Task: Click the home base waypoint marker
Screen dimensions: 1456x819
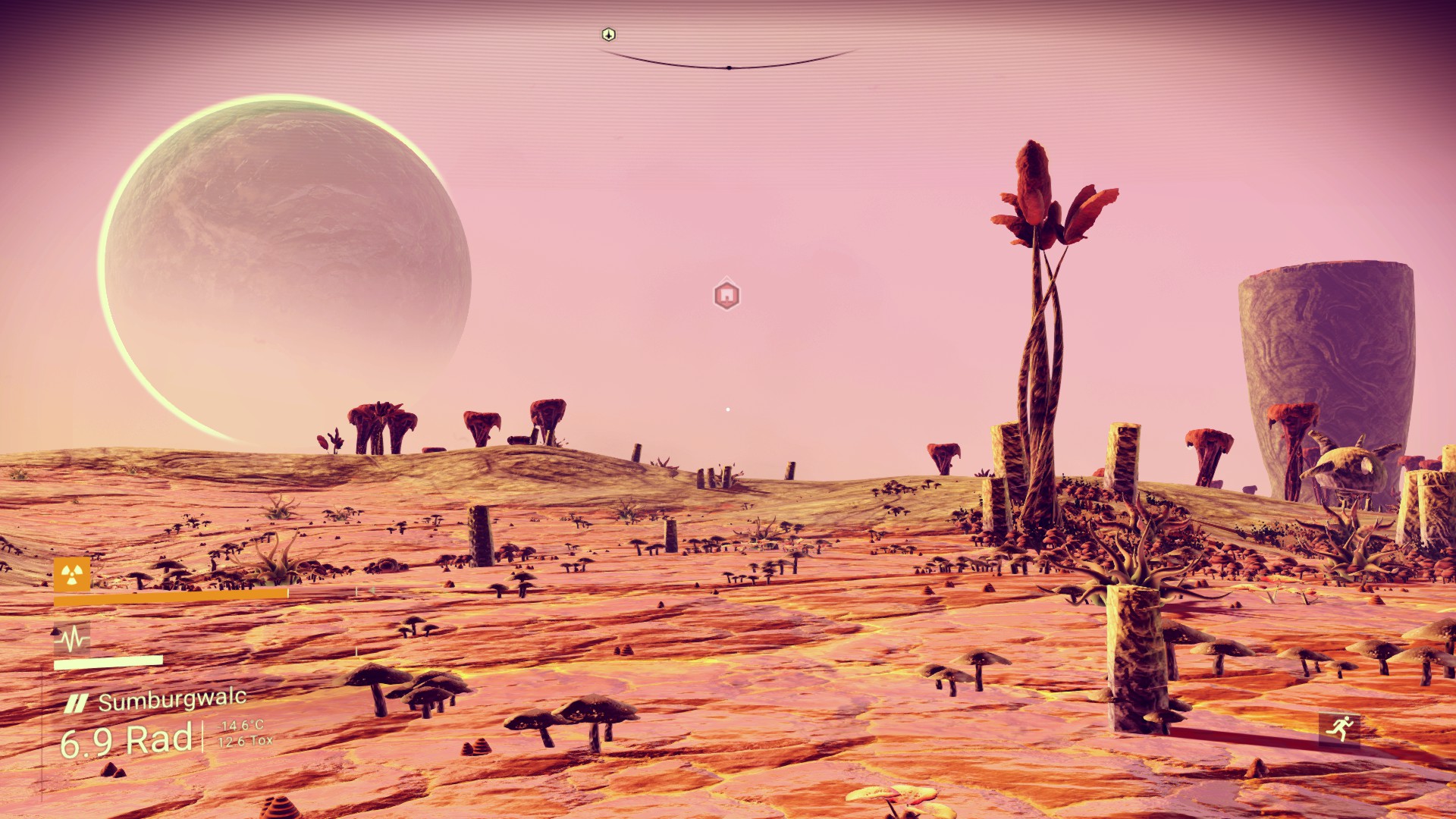Action: pos(726,295)
